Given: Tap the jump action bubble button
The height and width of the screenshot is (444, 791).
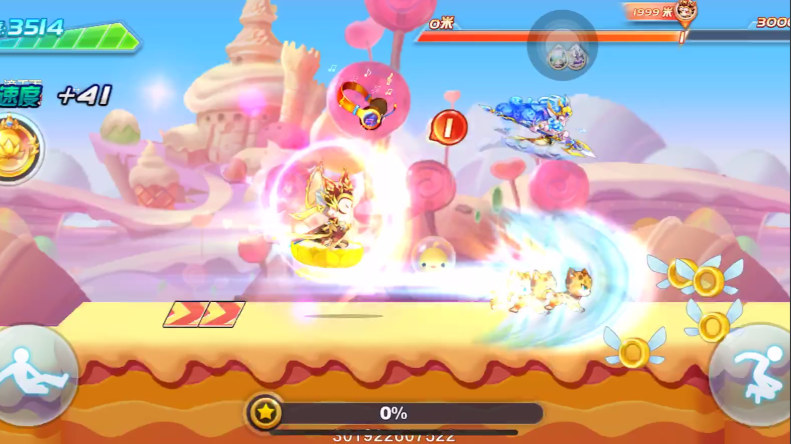Looking at the screenshot, I should pos(751,372).
